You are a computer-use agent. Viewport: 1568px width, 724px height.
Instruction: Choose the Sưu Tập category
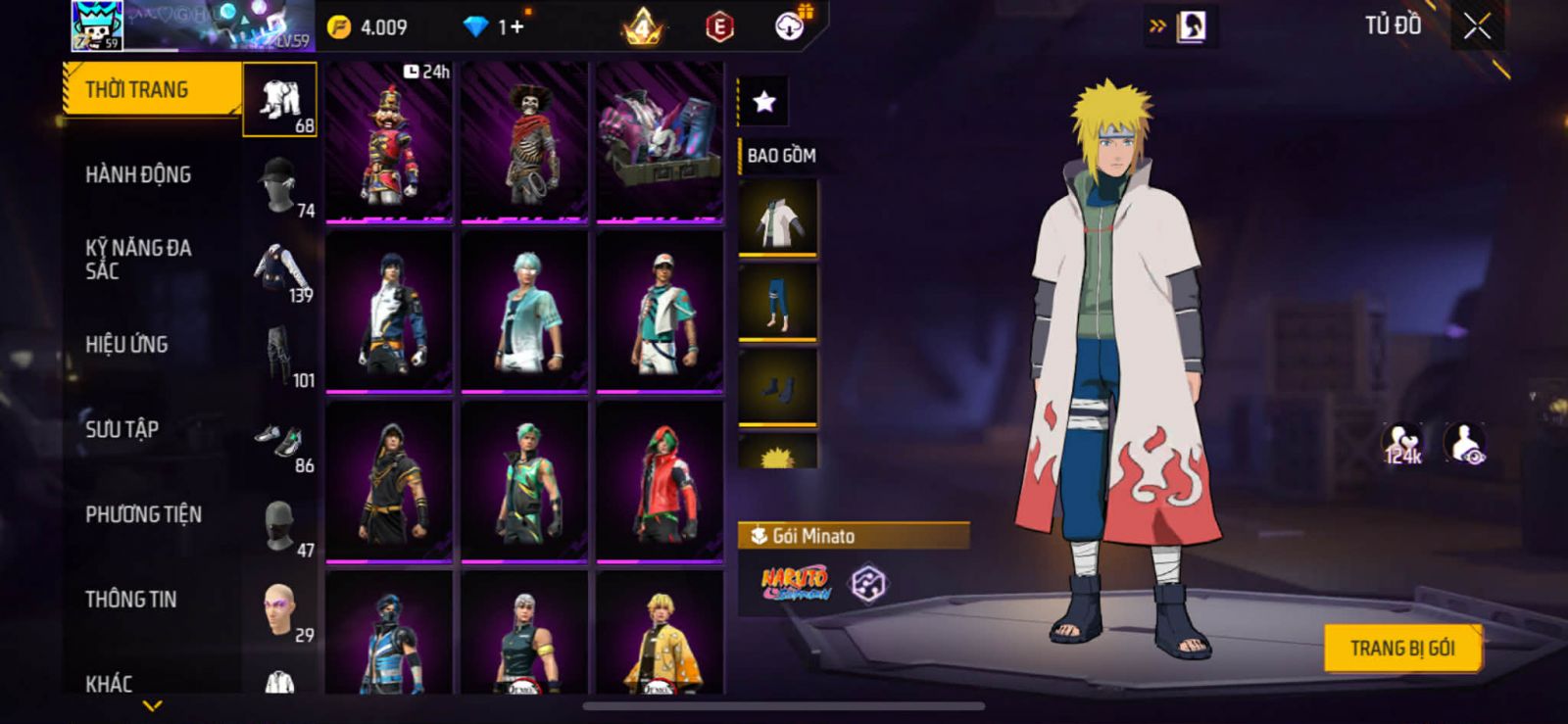[x=122, y=429]
